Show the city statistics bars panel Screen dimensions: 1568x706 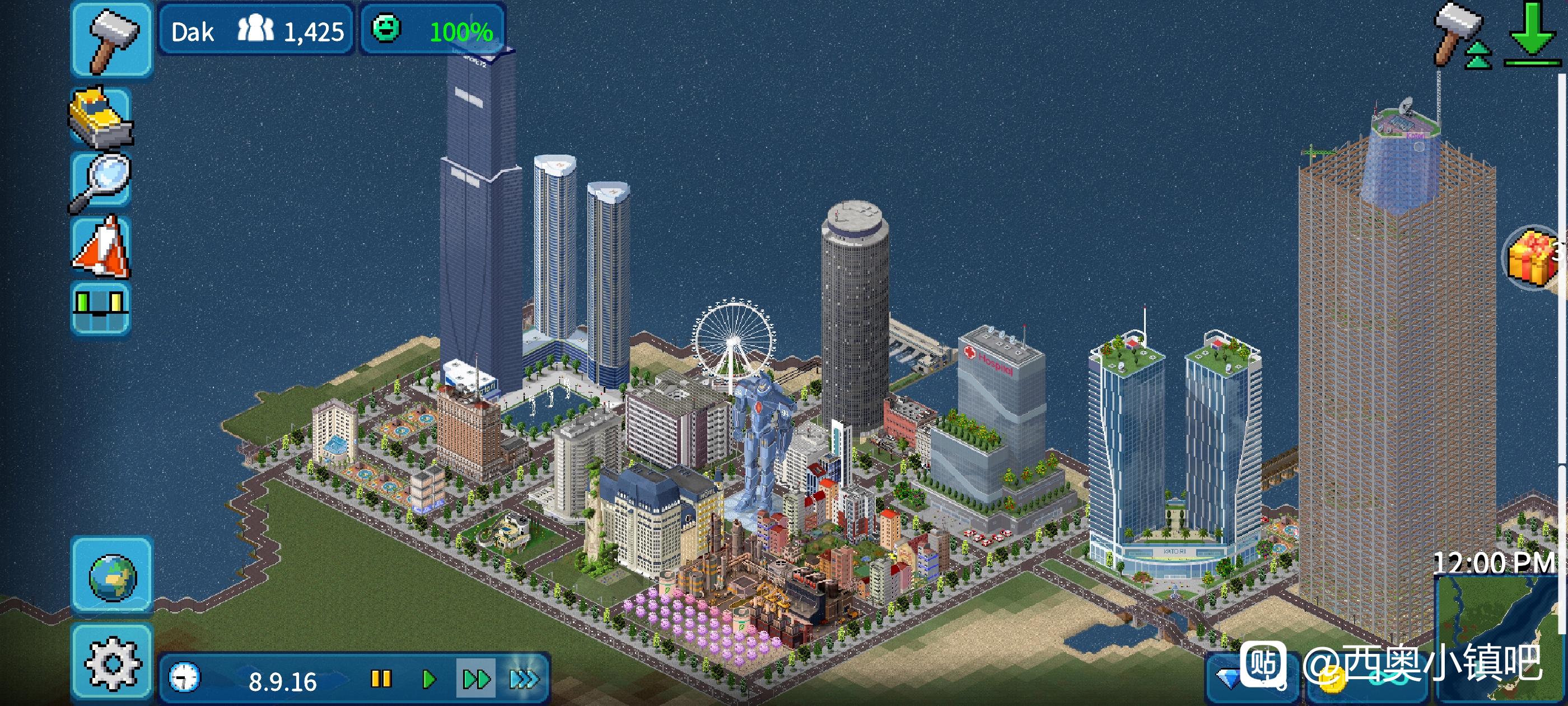click(101, 308)
